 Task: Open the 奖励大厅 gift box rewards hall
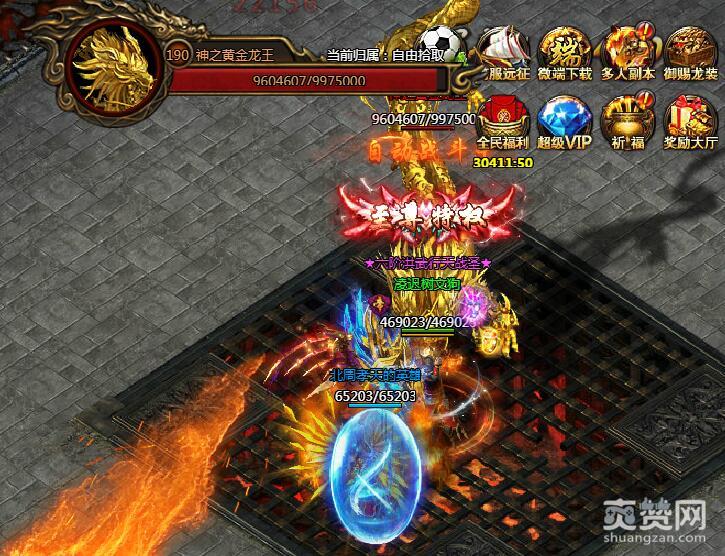click(691, 122)
